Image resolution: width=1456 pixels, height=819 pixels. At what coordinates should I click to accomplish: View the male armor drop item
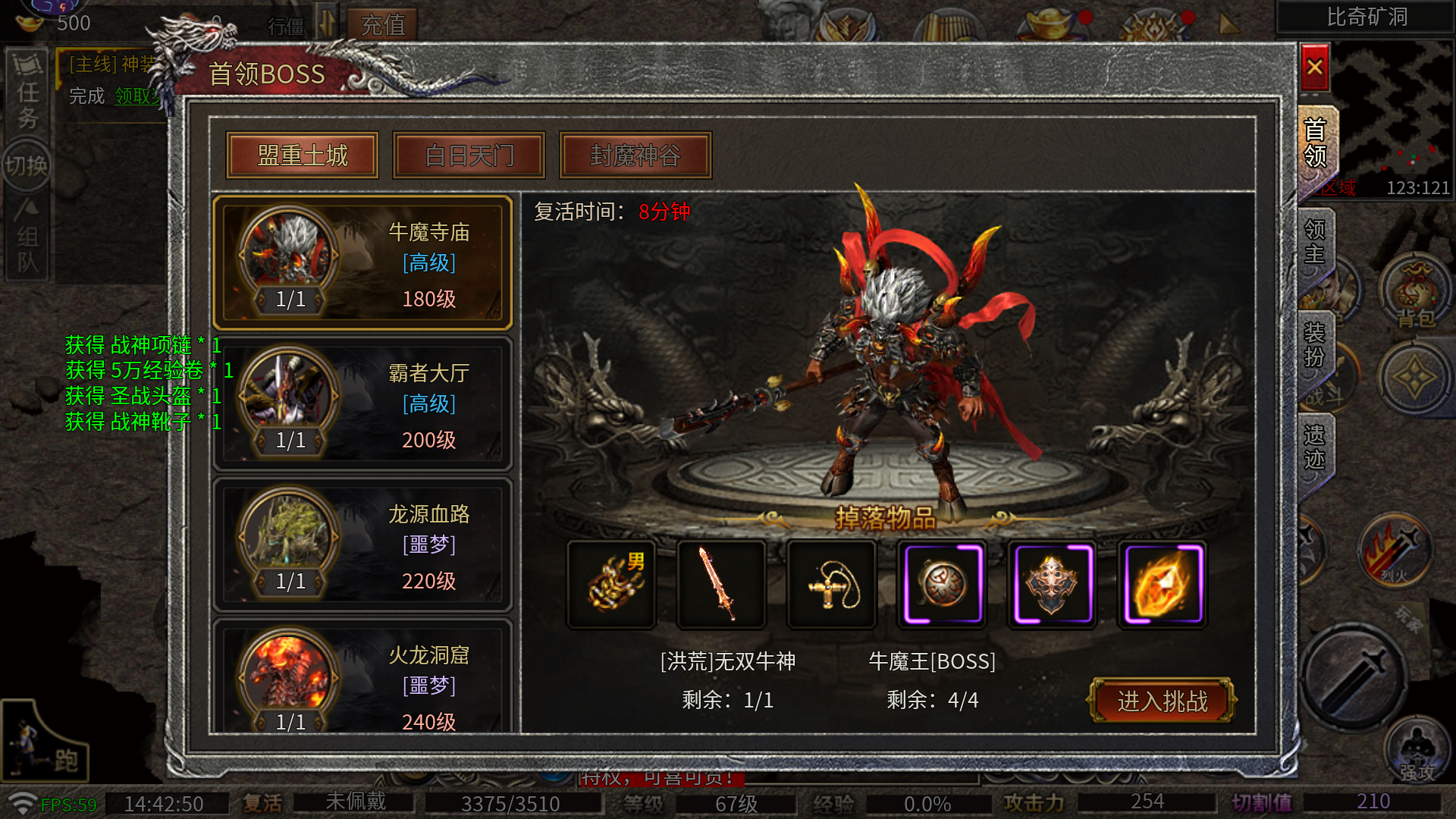[612, 584]
